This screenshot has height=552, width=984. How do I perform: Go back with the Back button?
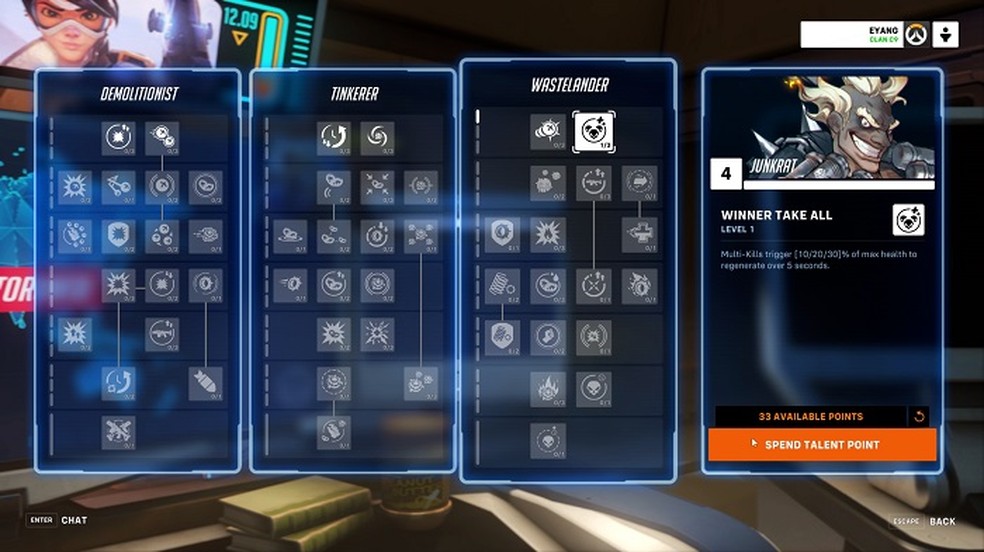pos(942,521)
